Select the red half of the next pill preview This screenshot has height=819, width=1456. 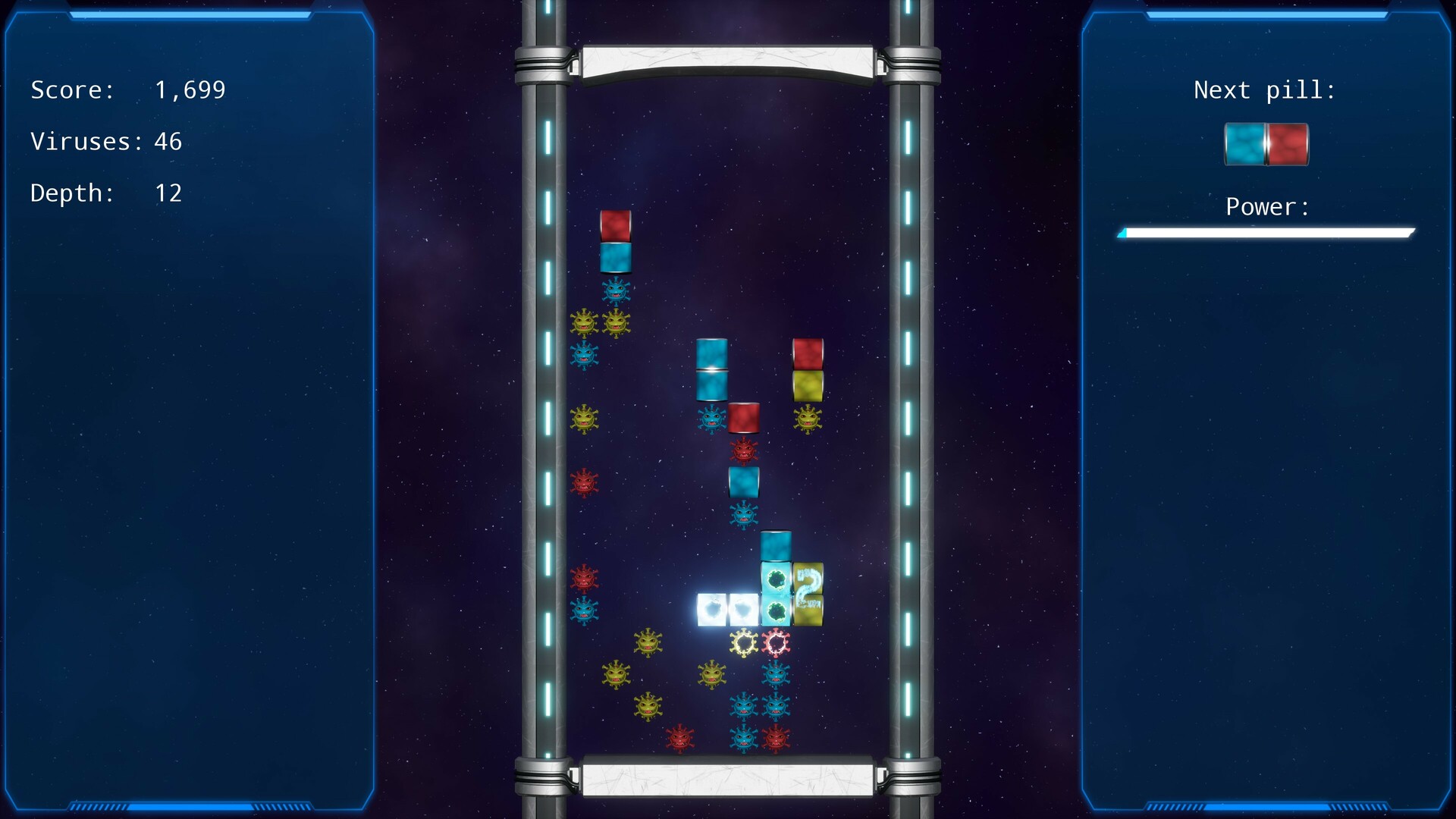[x=1287, y=144]
